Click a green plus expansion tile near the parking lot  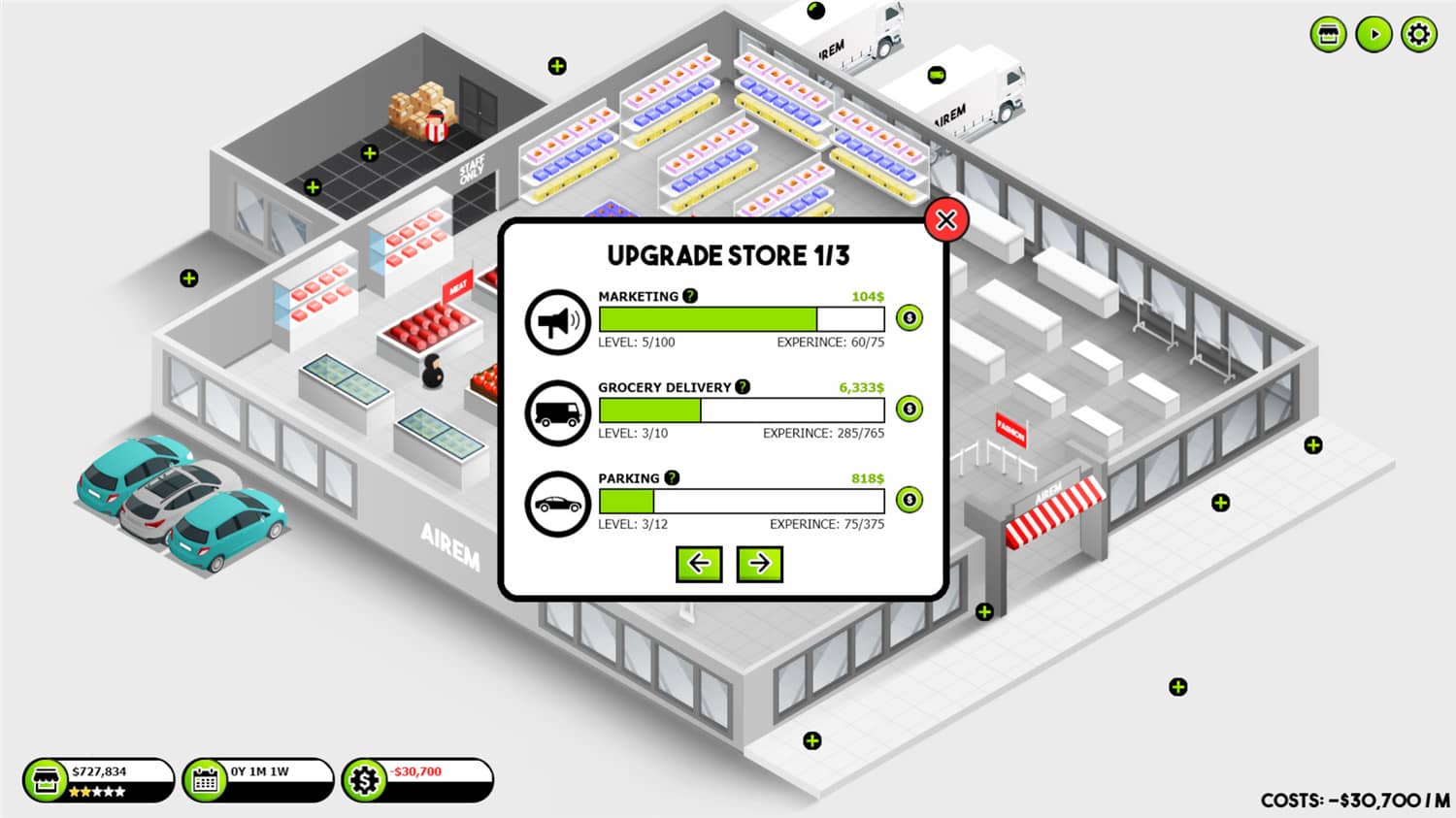tap(187, 278)
